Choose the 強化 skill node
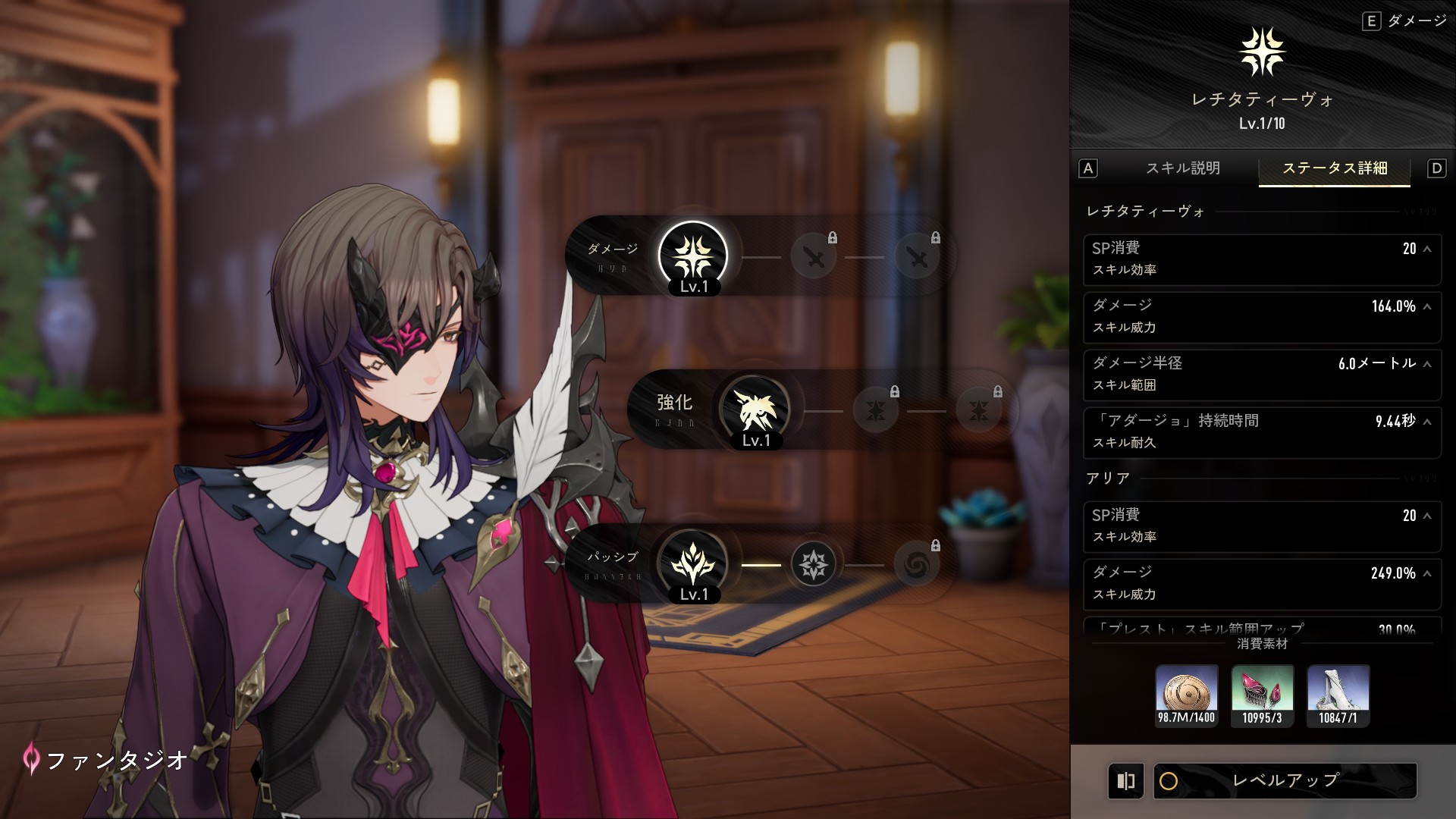Image resolution: width=1456 pixels, height=819 pixels. [x=755, y=410]
